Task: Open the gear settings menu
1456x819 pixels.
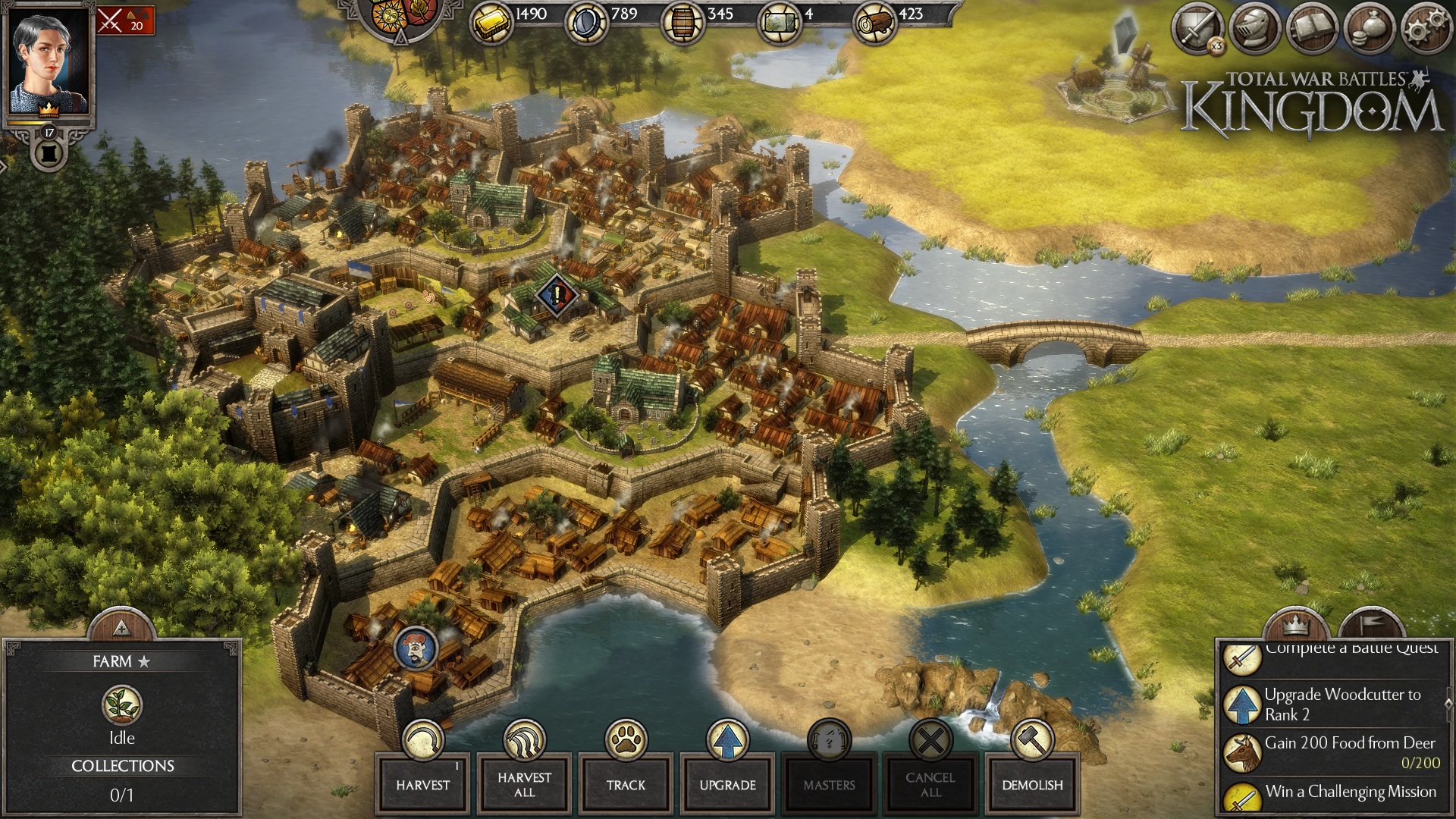Action: (1426, 29)
